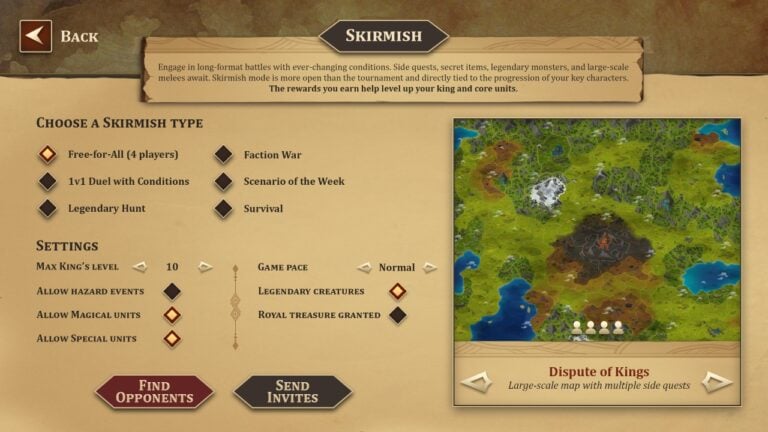Viewport: 768px width, 432px height.
Task: Select Free-for-All (4 players) skirmish type
Action: click(x=47, y=155)
